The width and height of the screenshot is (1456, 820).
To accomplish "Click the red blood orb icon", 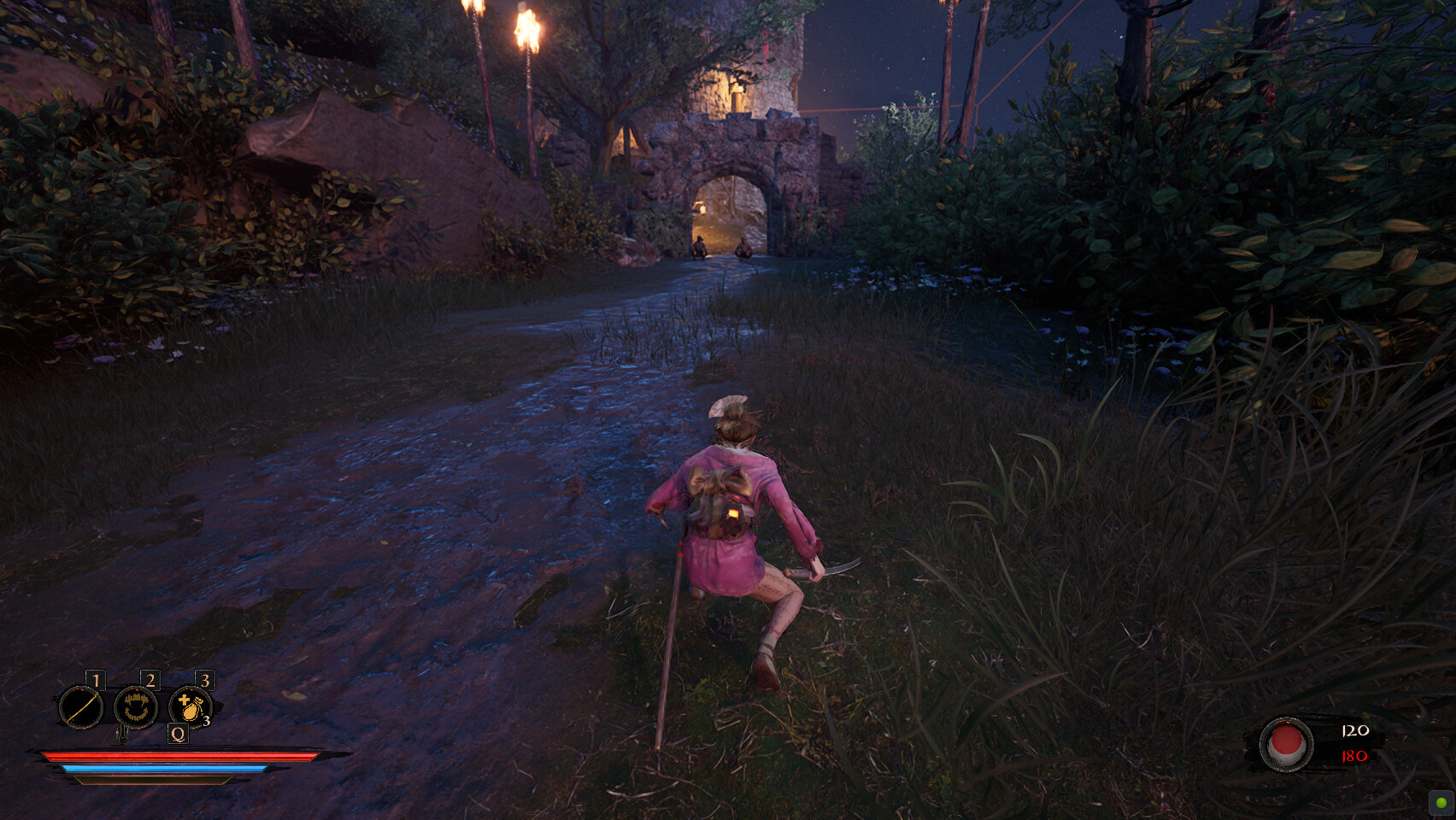I will pos(1286,744).
